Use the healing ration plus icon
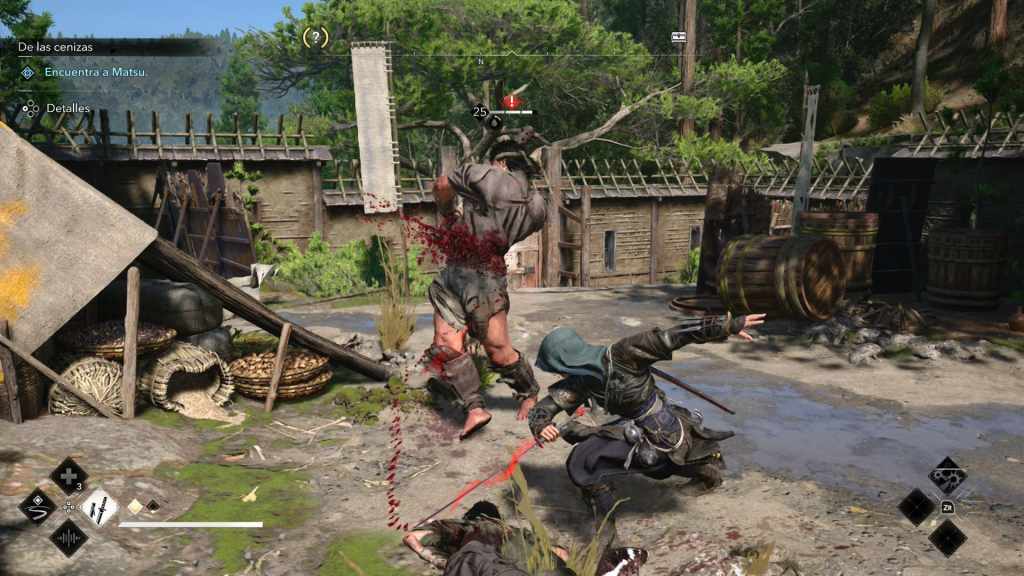 point(68,475)
